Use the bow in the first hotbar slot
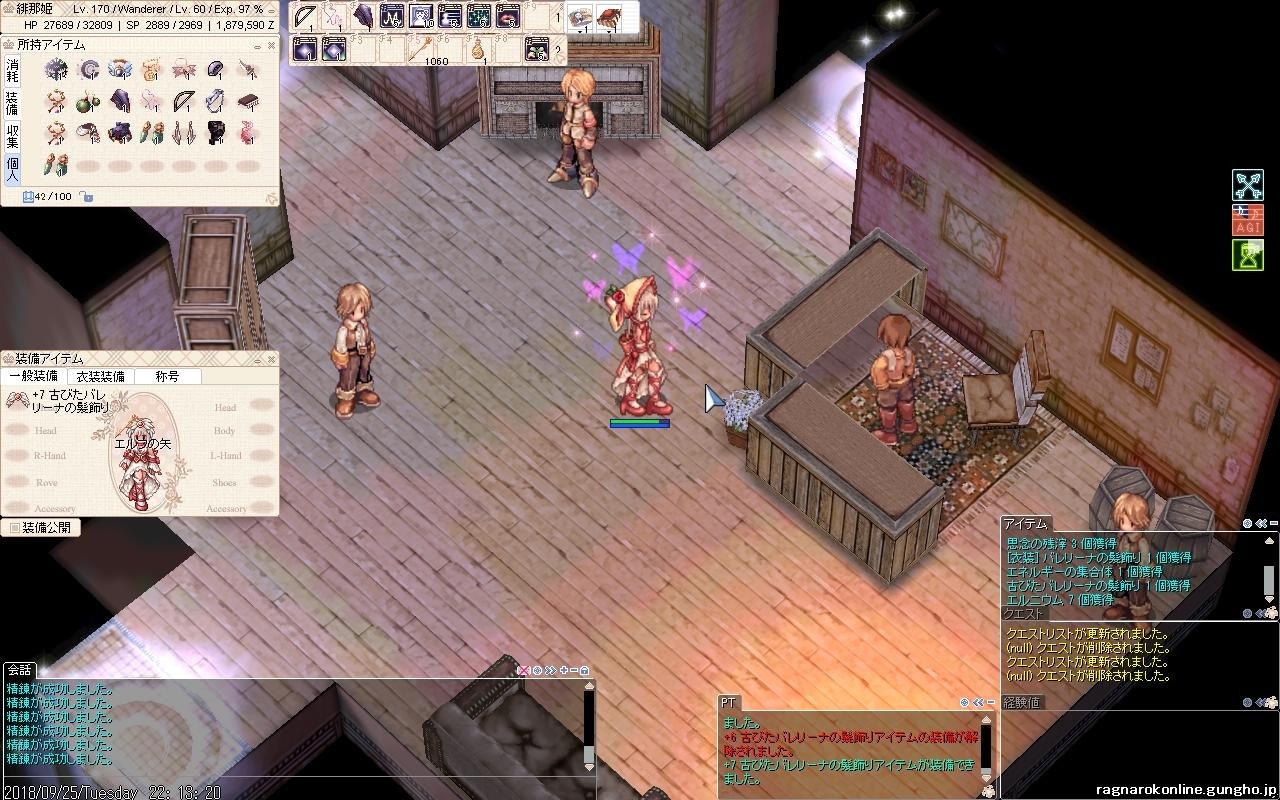1280x800 pixels. click(x=306, y=17)
